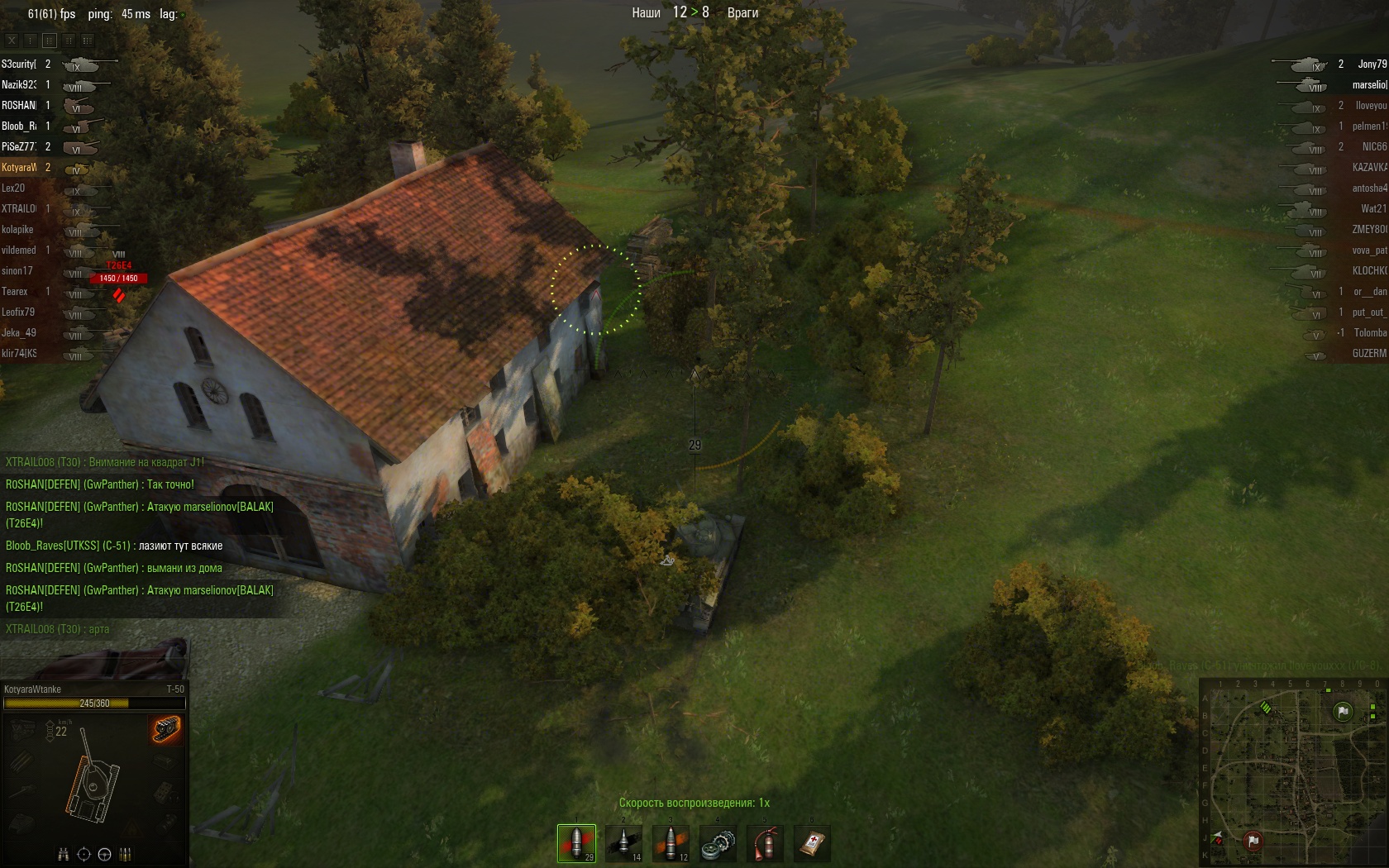
Task: Click the crosshair gunner icon in damage panel
Action: [84, 854]
